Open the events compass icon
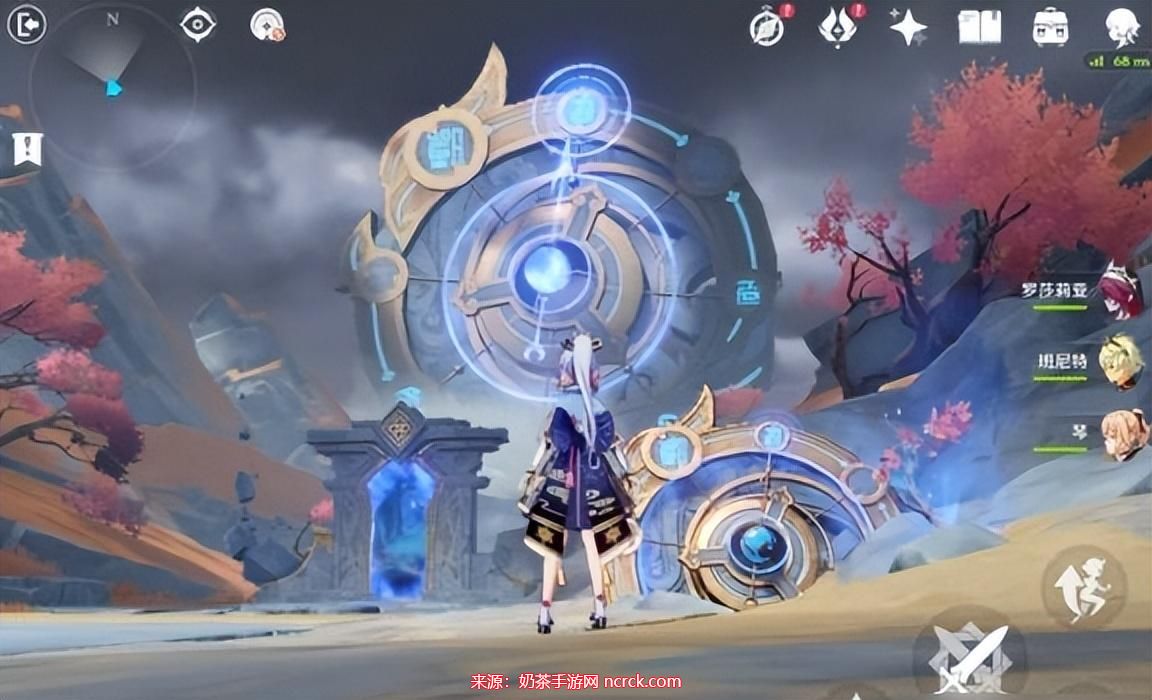Screen dimensions: 1152x700 coord(768,27)
